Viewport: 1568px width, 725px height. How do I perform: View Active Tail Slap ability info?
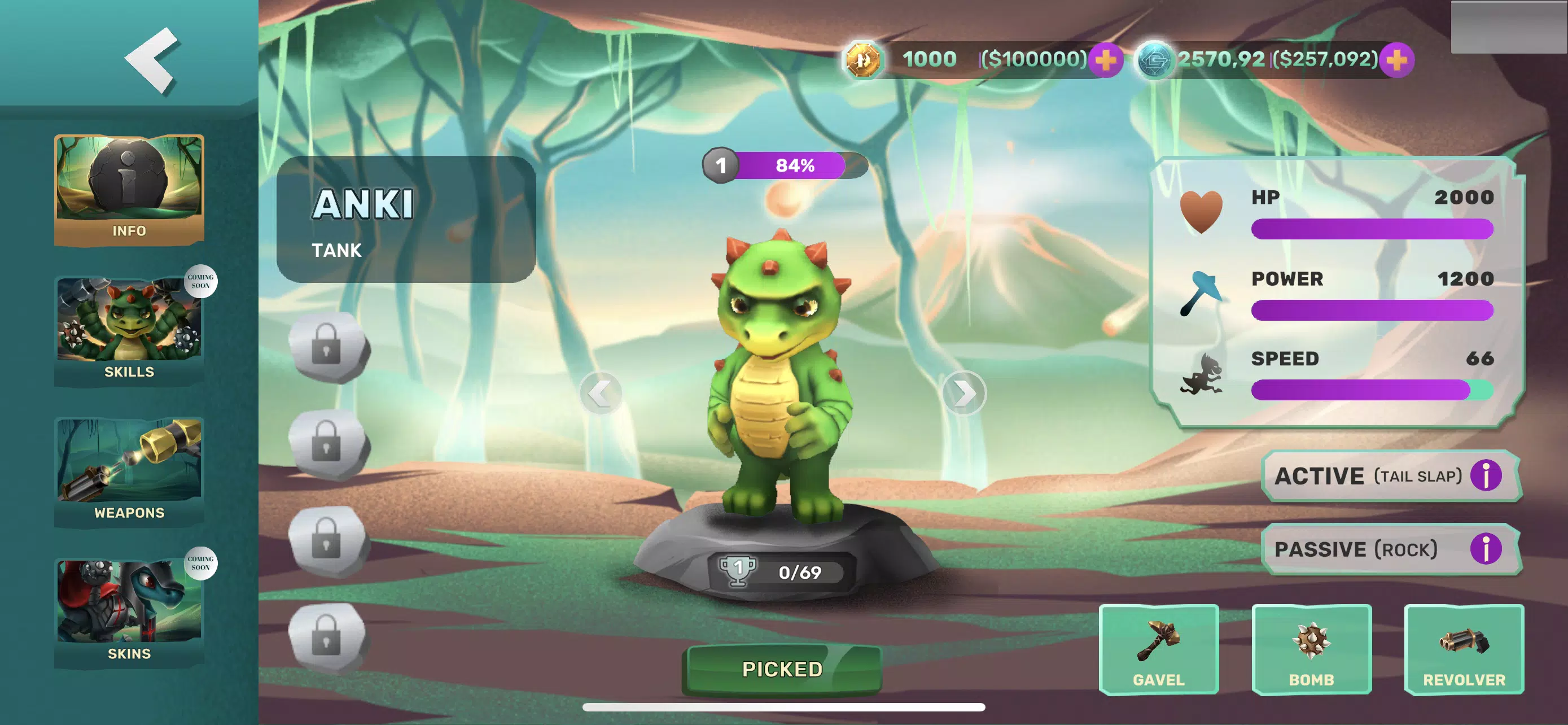pyautogui.click(x=1485, y=475)
